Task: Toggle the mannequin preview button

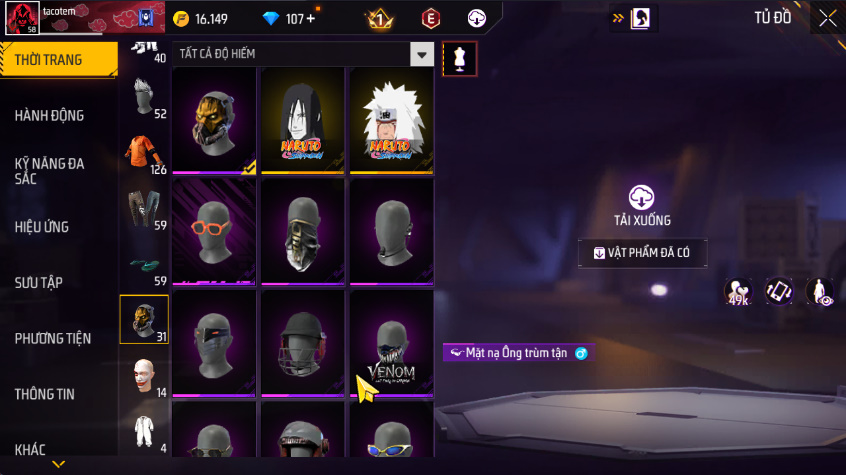Action: point(459,58)
